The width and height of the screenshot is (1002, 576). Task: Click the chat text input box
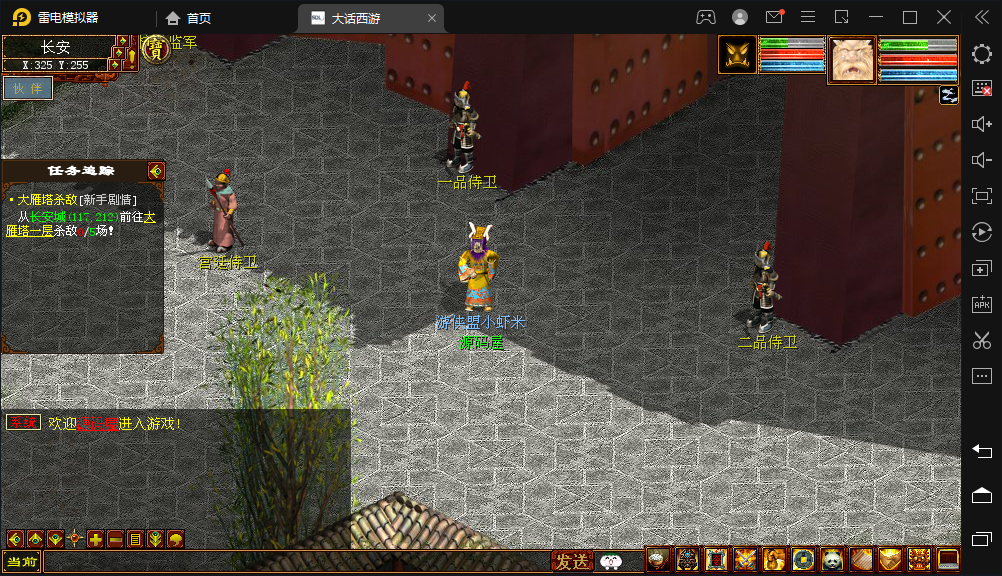tap(296, 562)
